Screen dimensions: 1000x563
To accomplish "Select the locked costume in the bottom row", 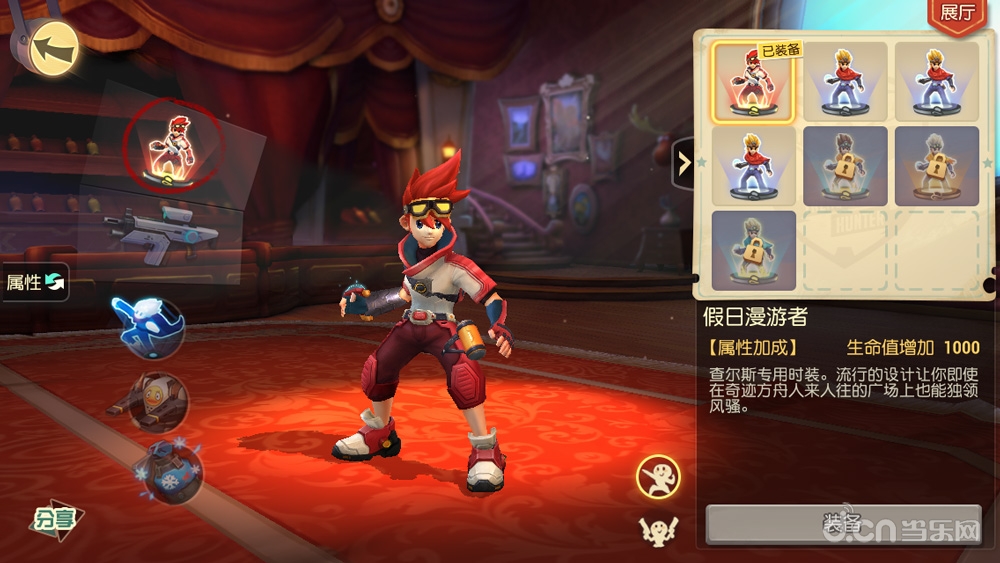I will 753,250.
